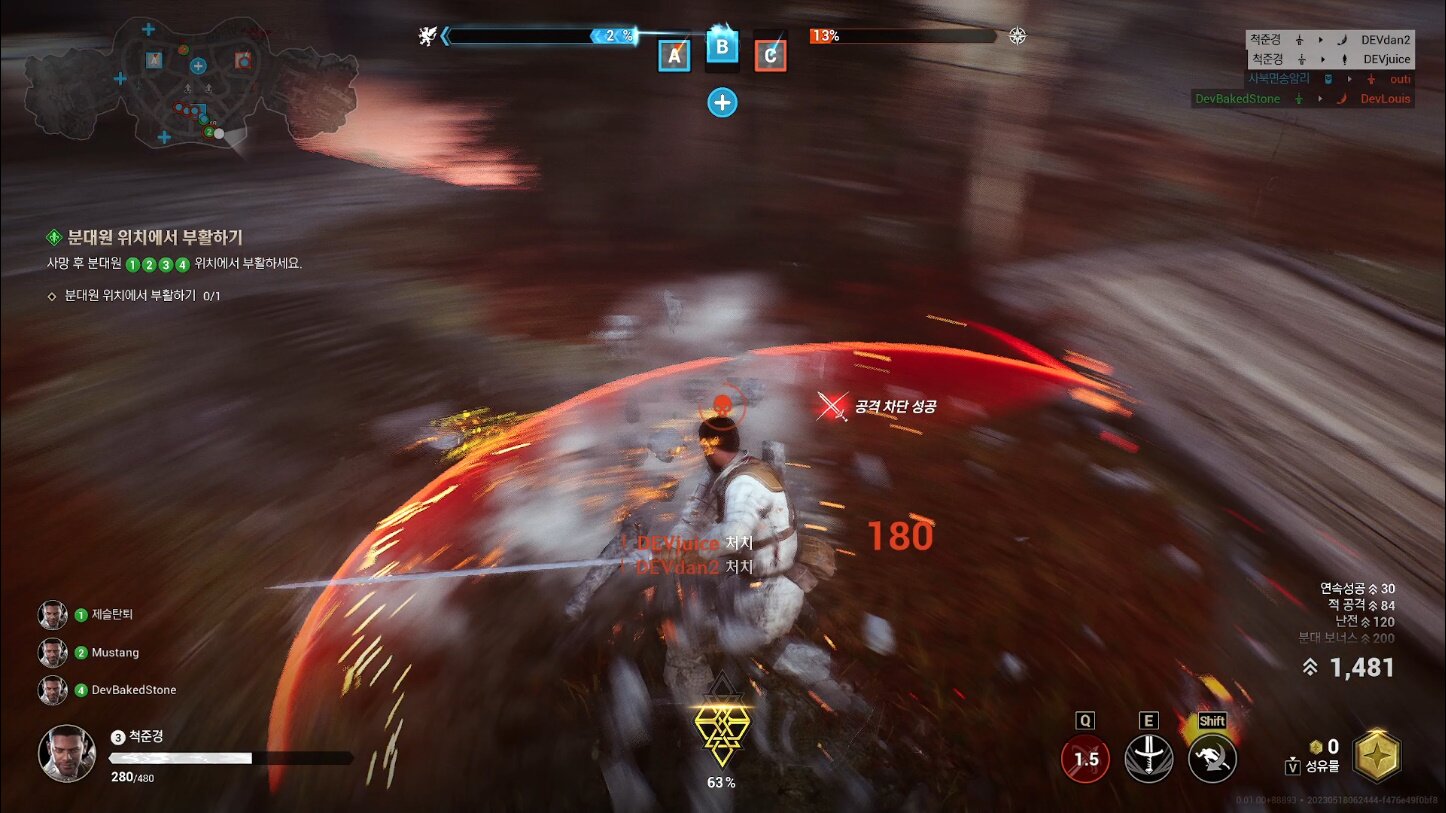Click the compass faction emblem
The height and width of the screenshot is (813, 1446).
pos(1017,37)
